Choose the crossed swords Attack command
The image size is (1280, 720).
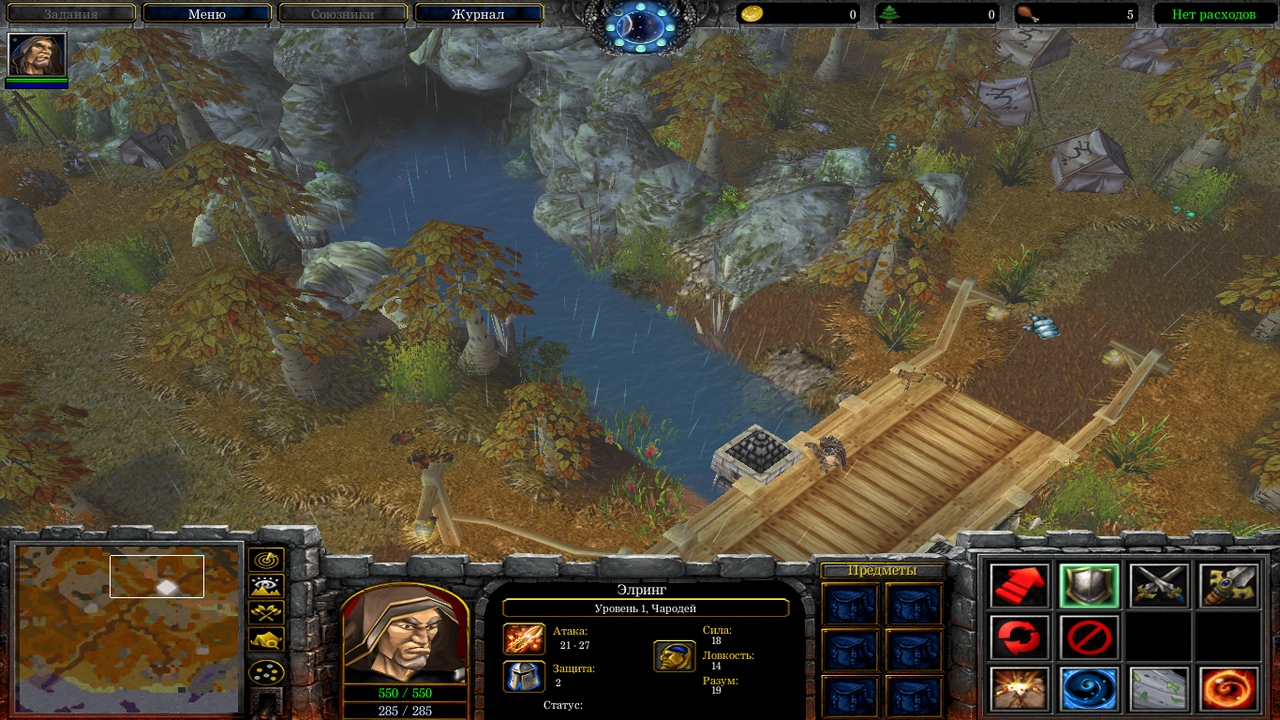tap(1159, 586)
